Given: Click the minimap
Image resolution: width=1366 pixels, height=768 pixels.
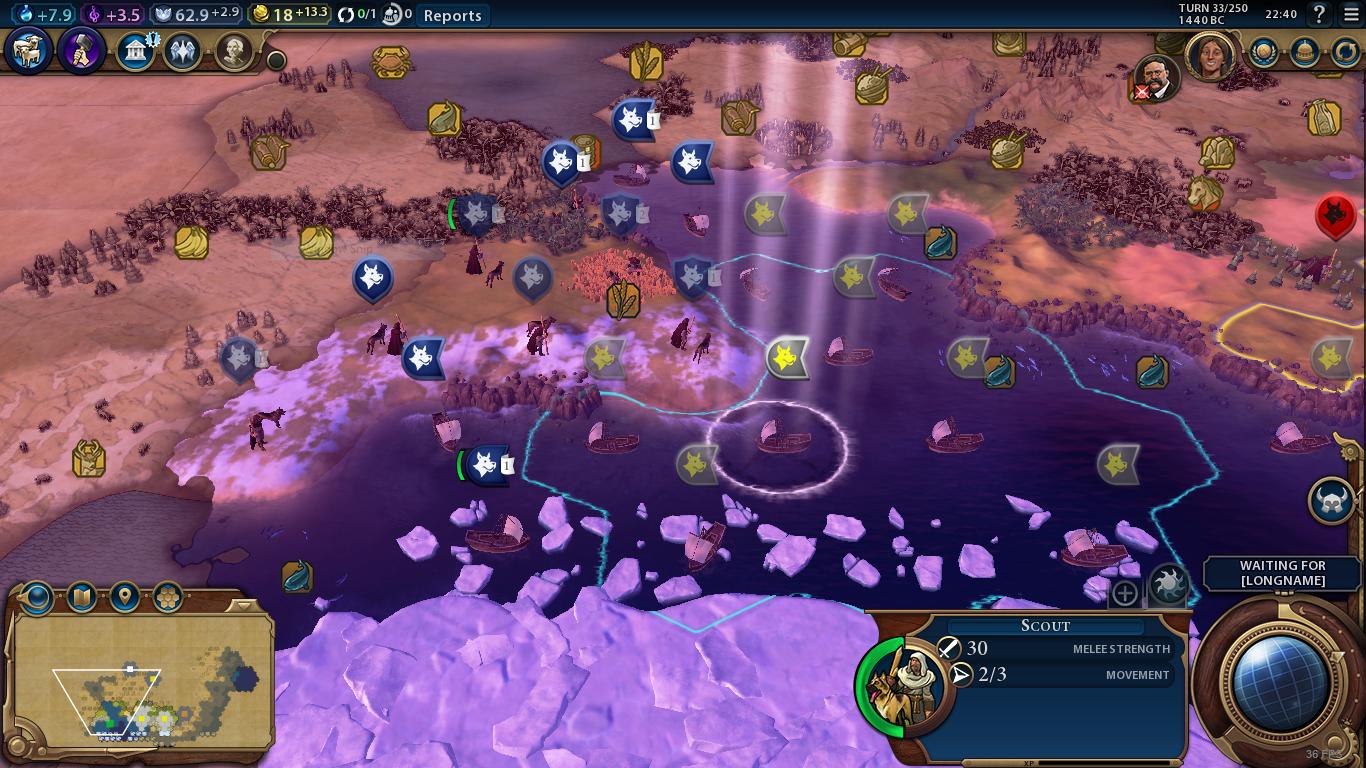Looking at the screenshot, I should click(140, 680).
